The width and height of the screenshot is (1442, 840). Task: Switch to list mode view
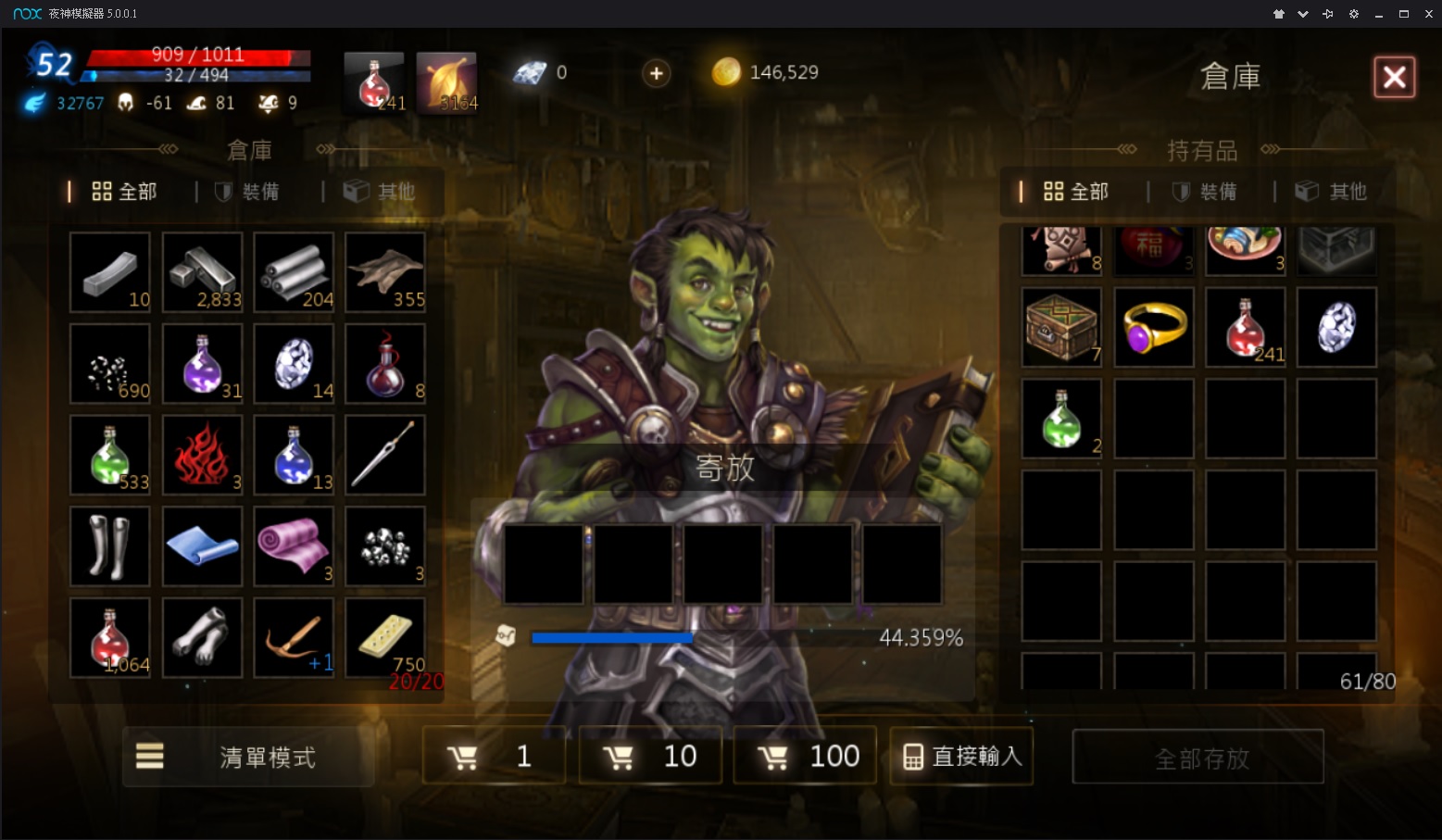tap(248, 757)
